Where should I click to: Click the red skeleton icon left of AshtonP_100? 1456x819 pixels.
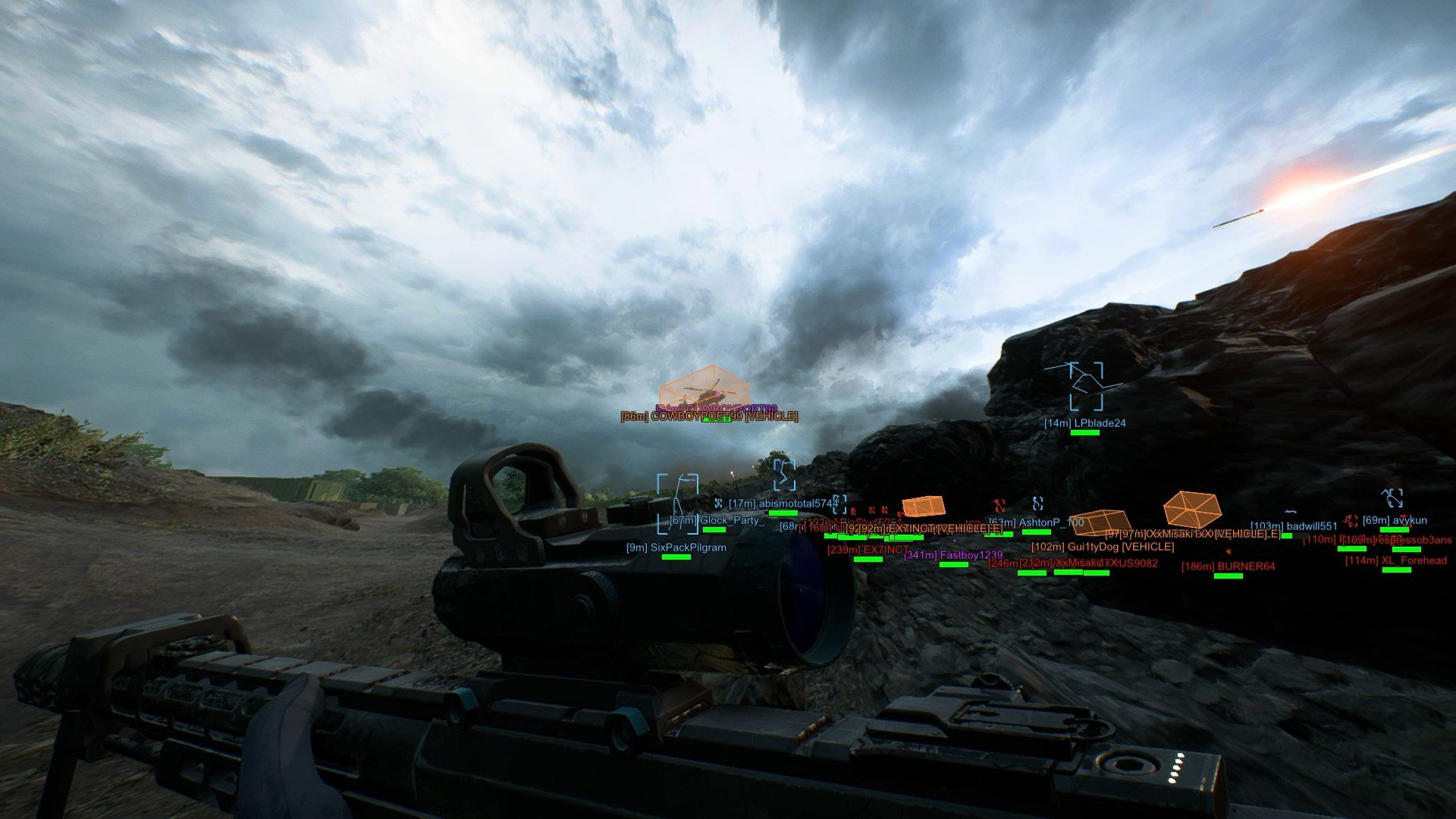[999, 505]
